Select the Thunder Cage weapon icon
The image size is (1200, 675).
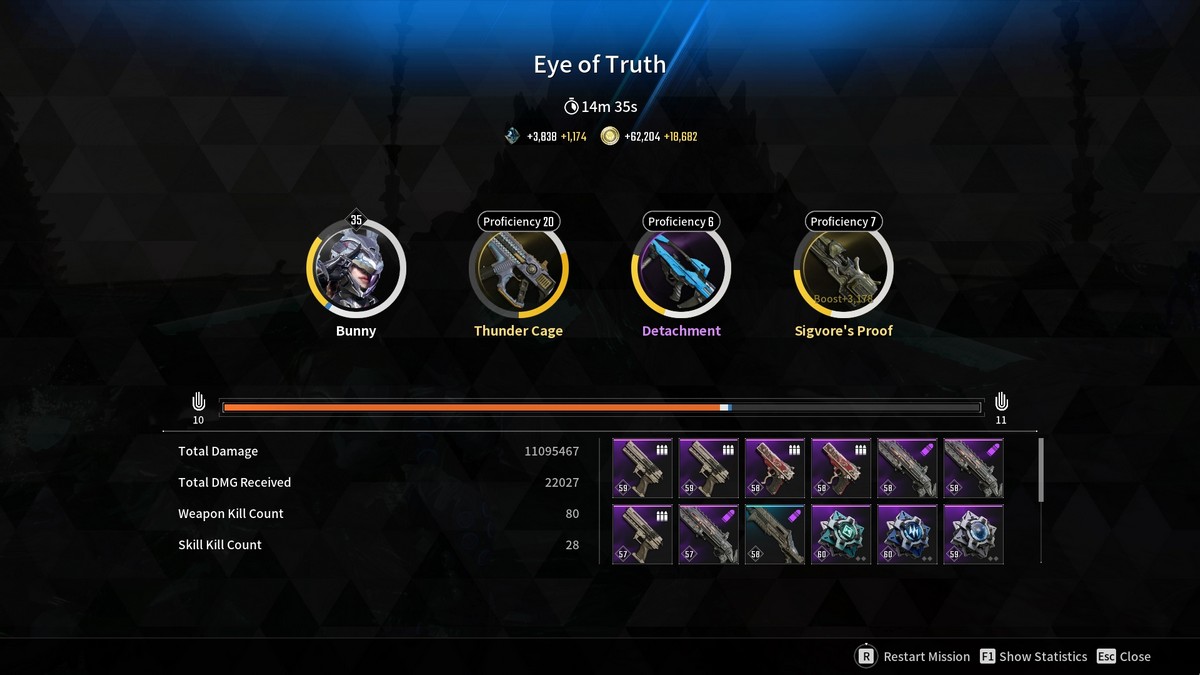518,268
